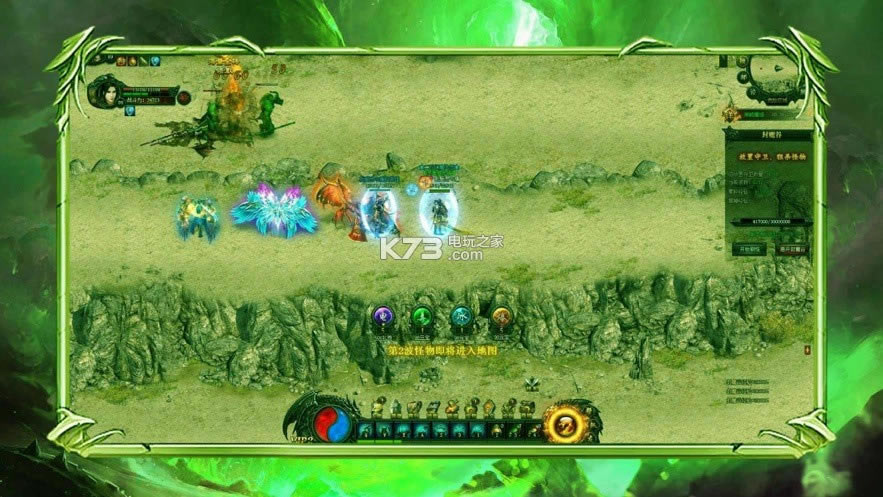Select the first teal skill hotbar slot
883x497 pixels.
tap(366, 430)
